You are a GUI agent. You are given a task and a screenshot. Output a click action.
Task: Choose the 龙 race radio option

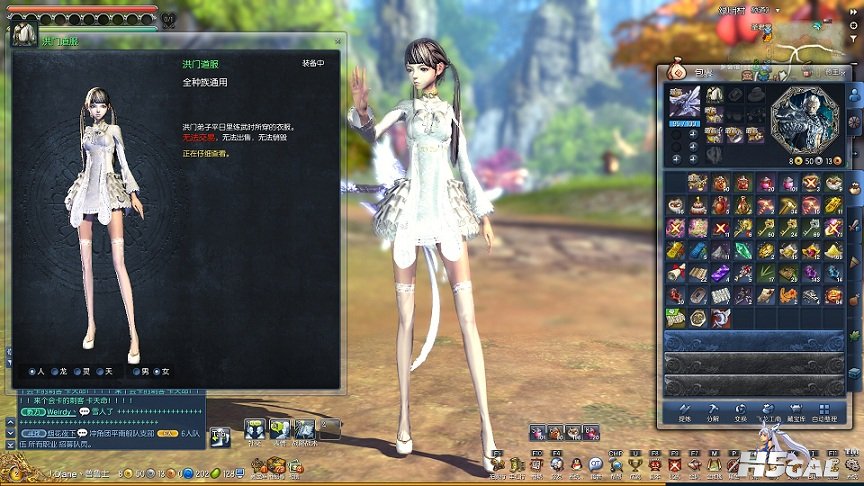(x=54, y=371)
